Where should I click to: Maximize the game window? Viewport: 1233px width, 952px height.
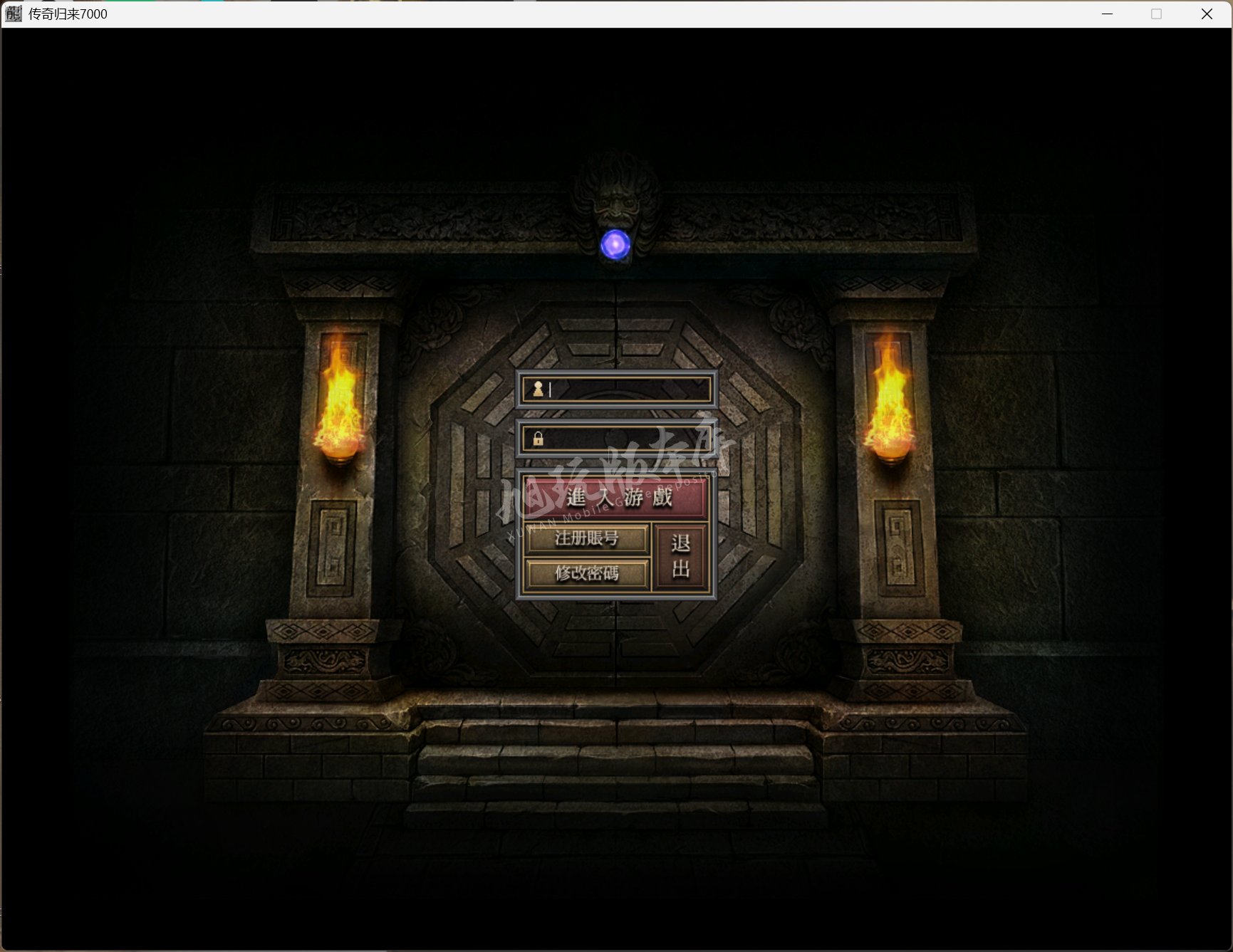pyautogui.click(x=1157, y=14)
